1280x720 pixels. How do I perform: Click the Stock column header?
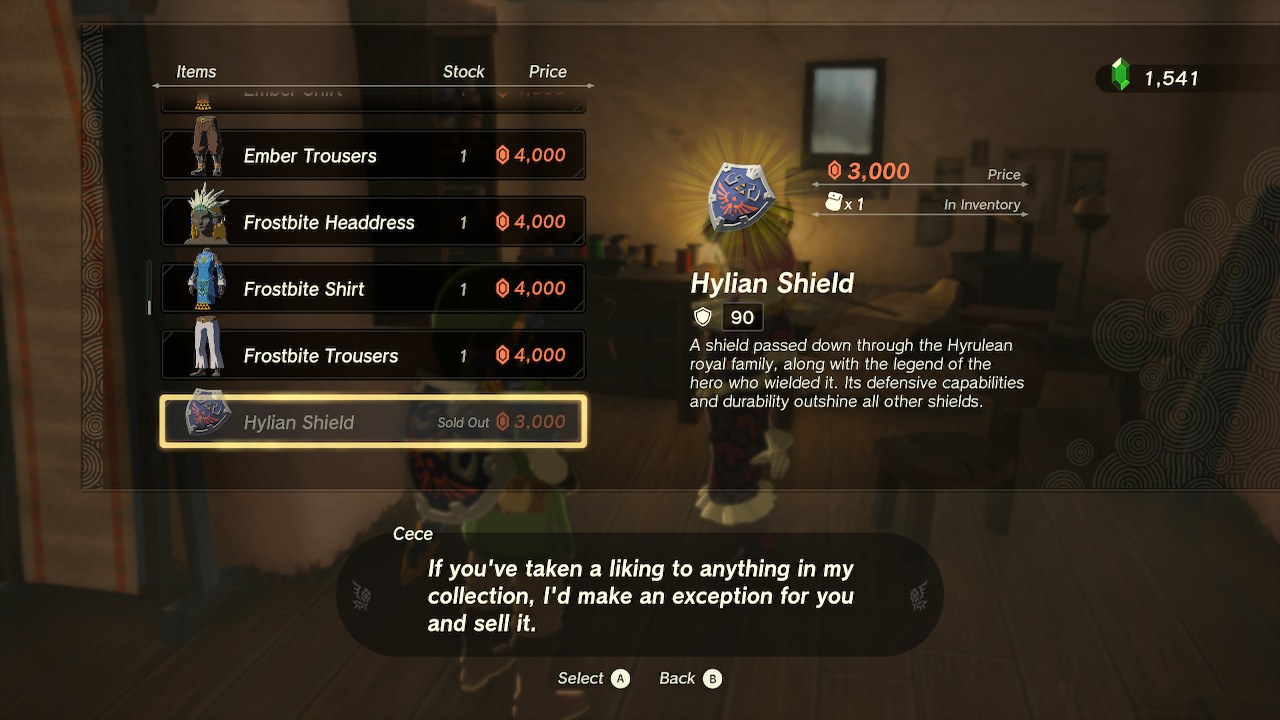click(x=463, y=71)
